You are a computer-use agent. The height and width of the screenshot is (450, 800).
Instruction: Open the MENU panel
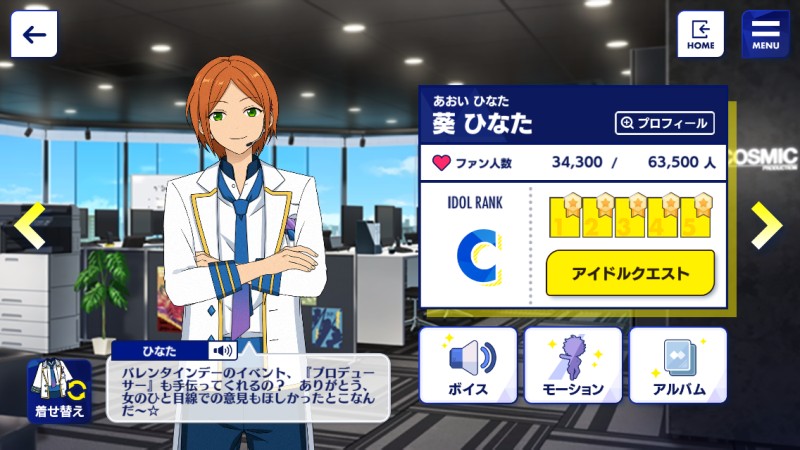coord(765,34)
